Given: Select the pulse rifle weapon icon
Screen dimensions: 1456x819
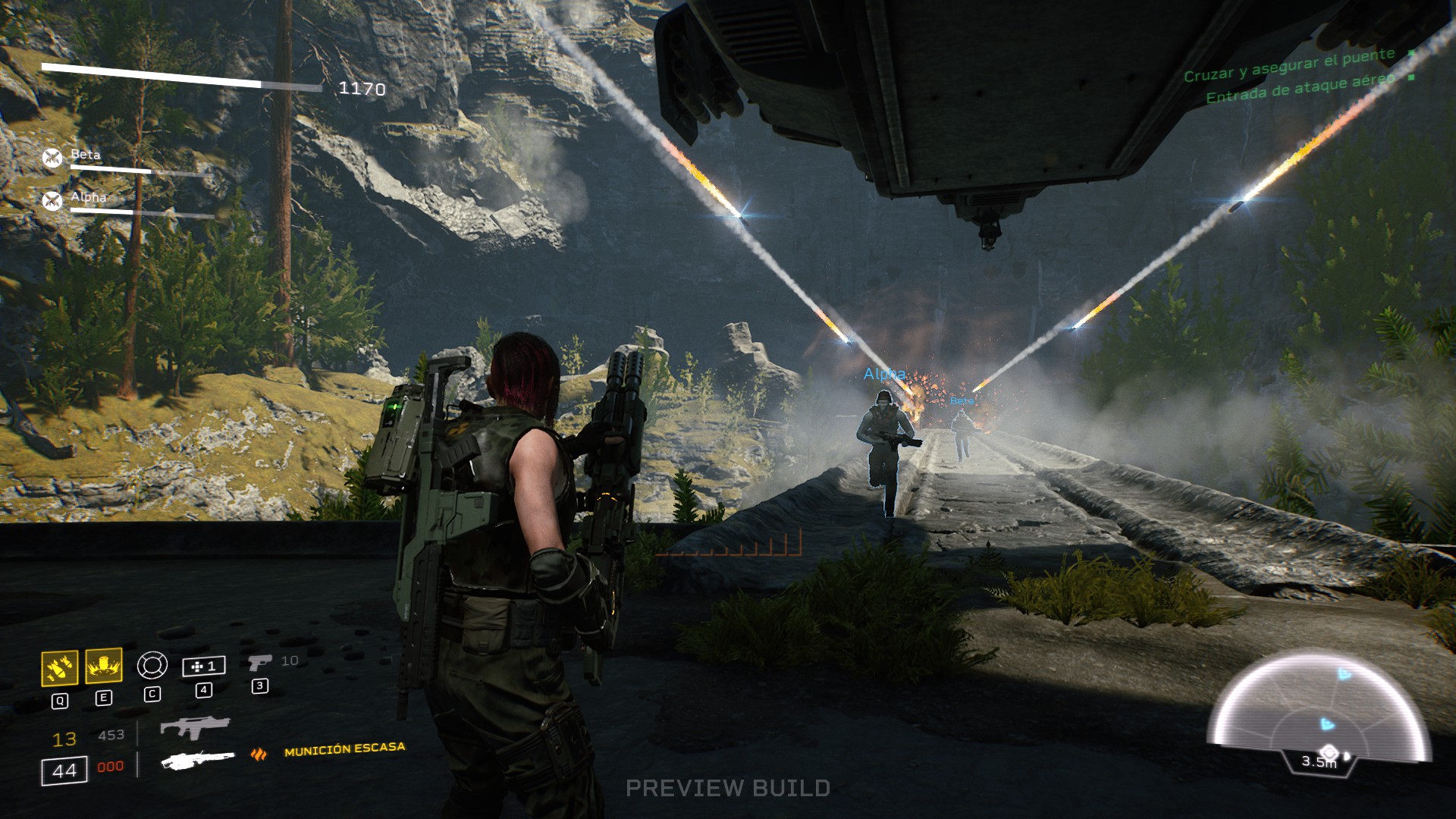Looking at the screenshot, I should click(x=194, y=727).
